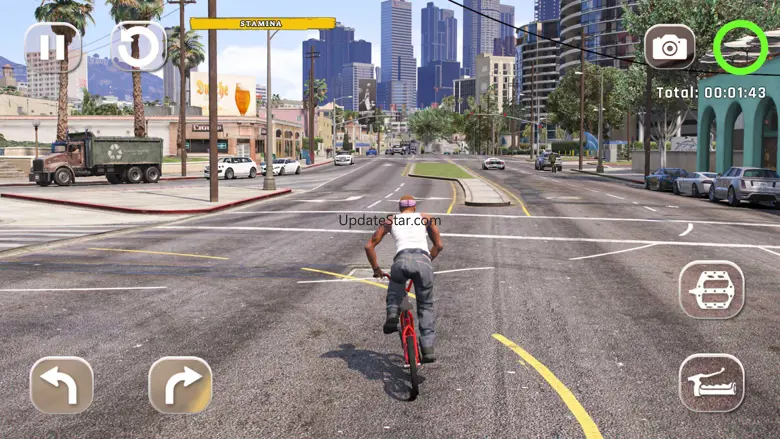
Task: Brake using the brake lever button
Action: [711, 383]
